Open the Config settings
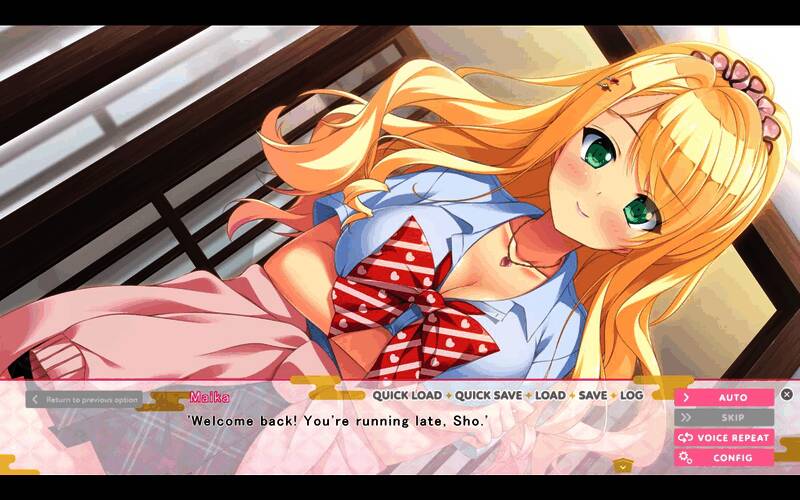Image resolution: width=800 pixels, height=500 pixels. (724, 457)
